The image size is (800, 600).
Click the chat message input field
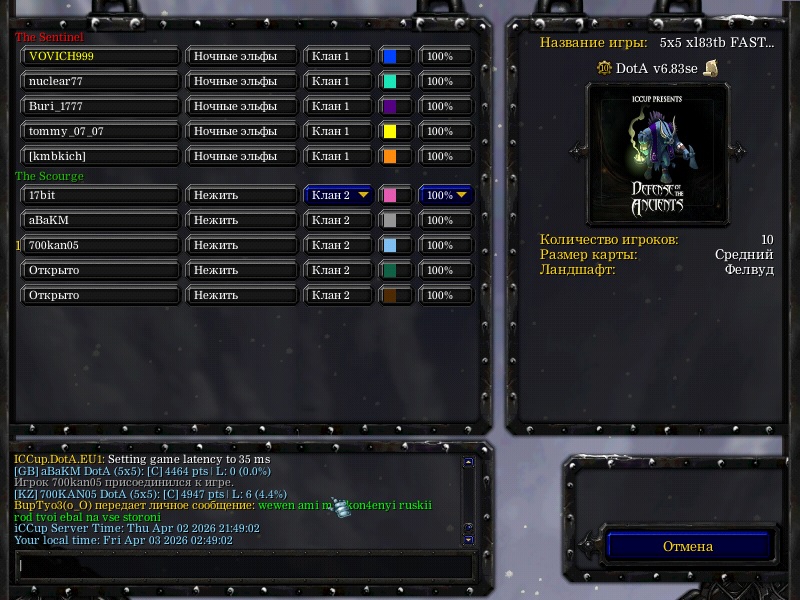tap(245, 565)
